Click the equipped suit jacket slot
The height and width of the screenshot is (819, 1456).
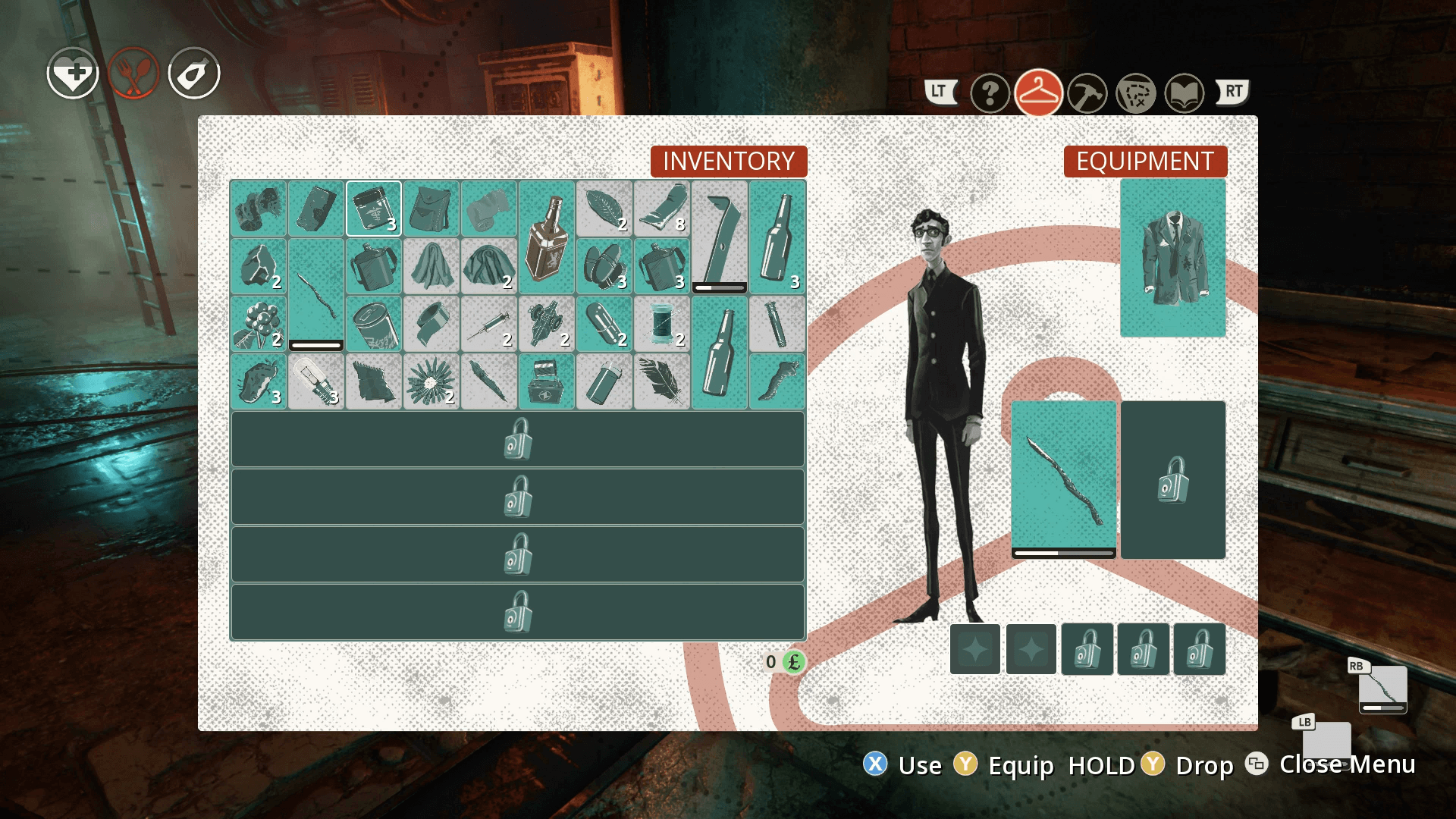[1172, 258]
